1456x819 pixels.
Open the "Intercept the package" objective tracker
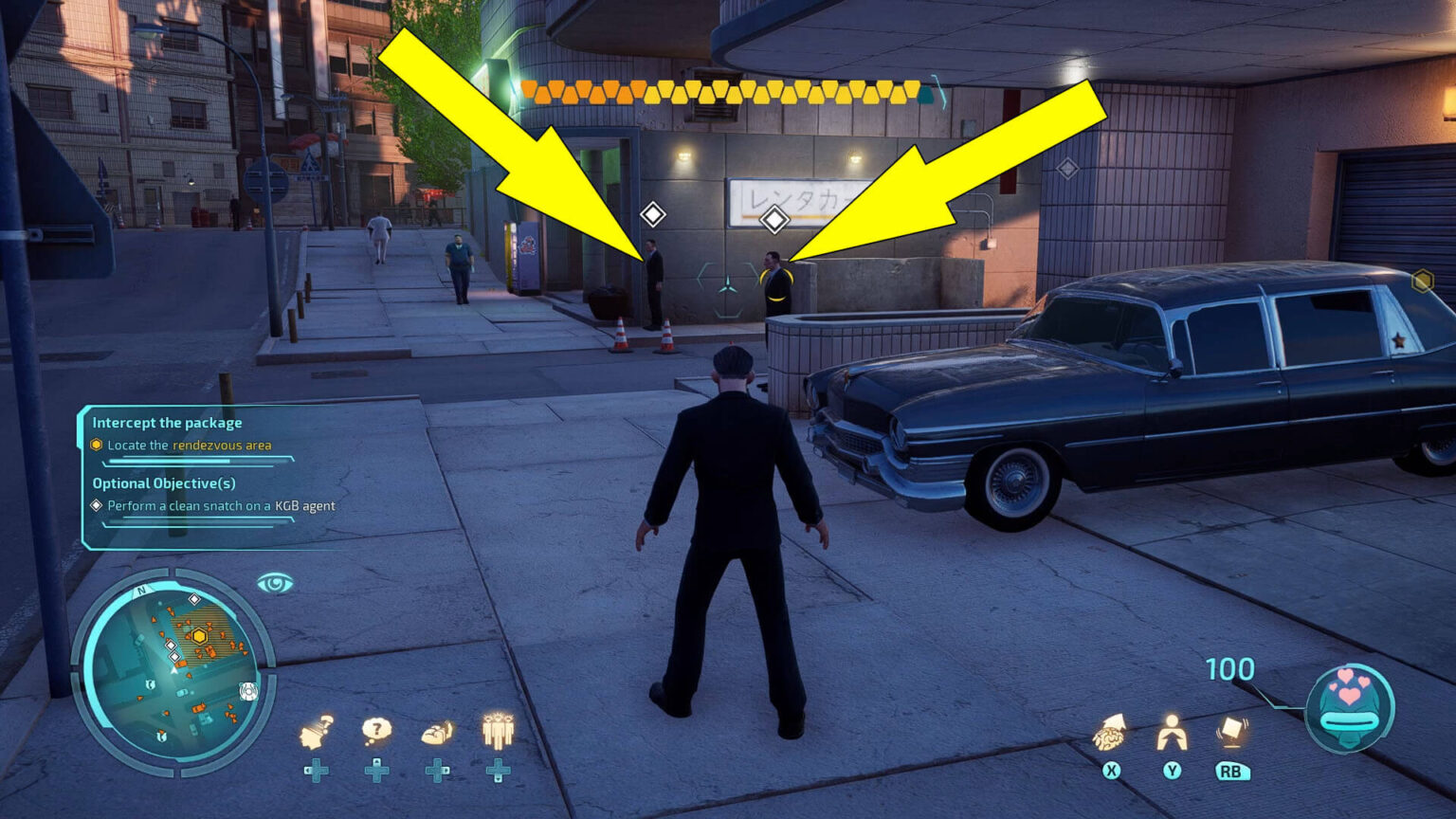[167, 423]
